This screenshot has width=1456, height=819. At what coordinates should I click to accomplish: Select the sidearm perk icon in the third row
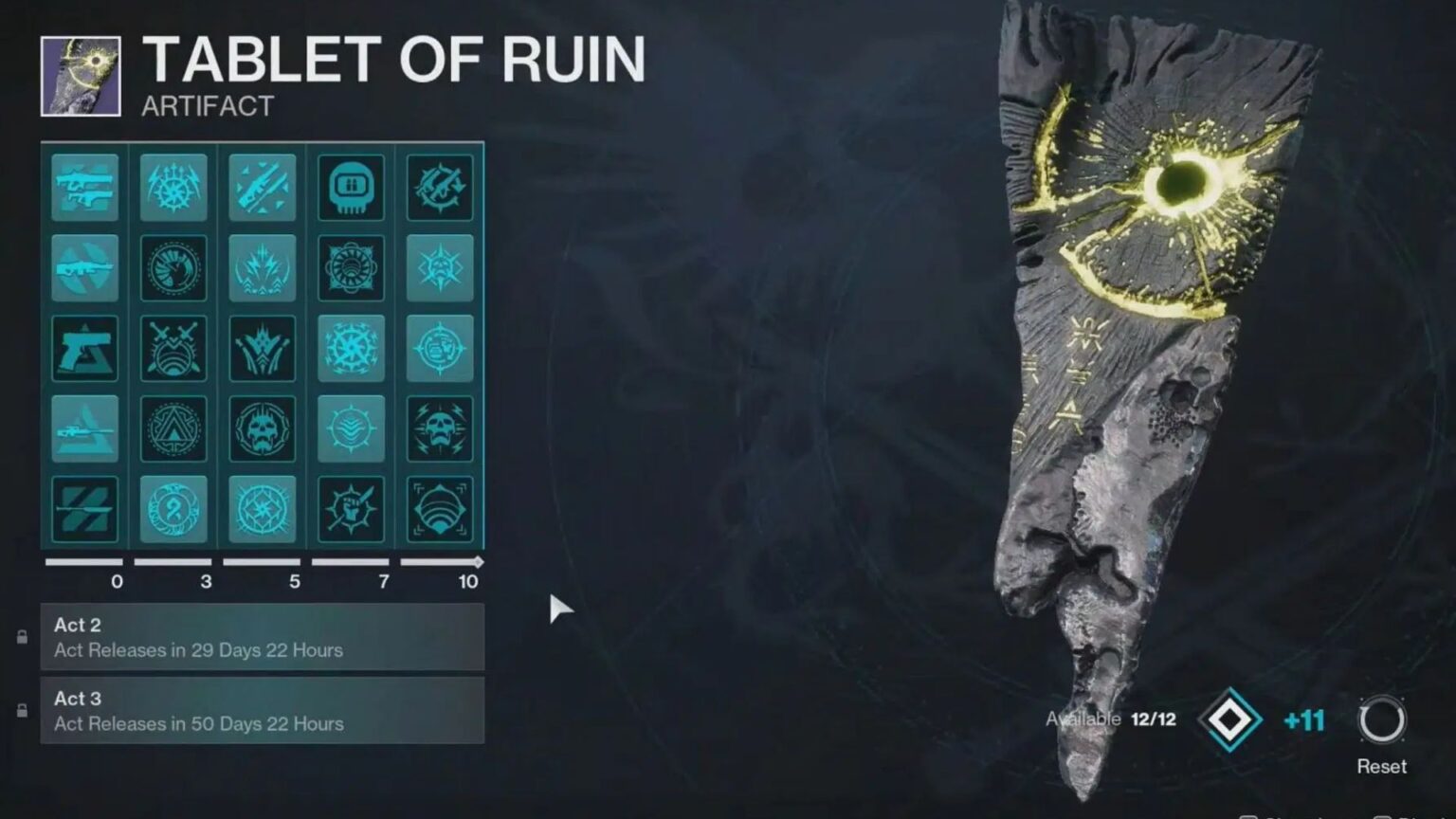pyautogui.click(x=85, y=348)
